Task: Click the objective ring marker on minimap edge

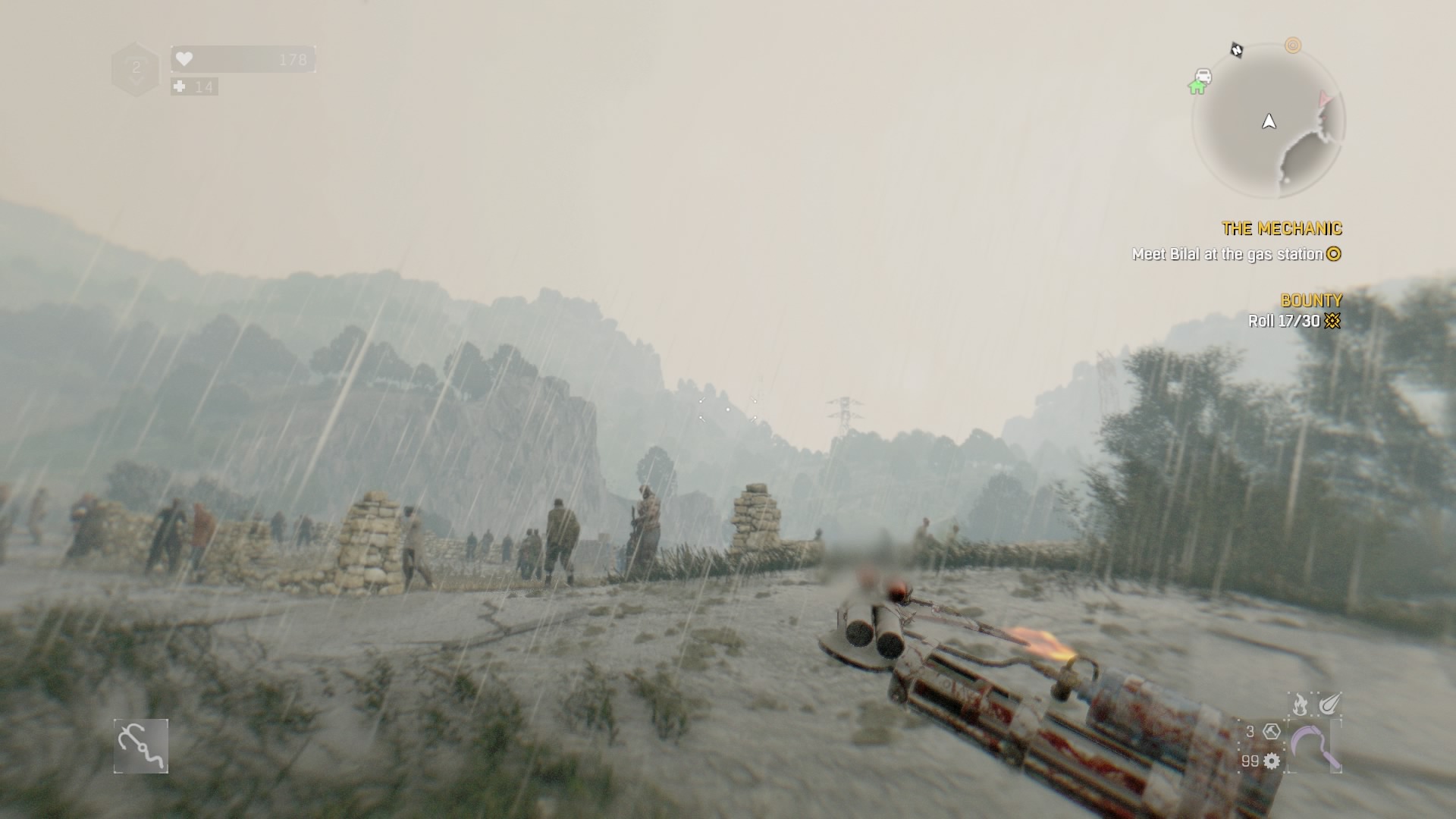Action: tap(1293, 45)
